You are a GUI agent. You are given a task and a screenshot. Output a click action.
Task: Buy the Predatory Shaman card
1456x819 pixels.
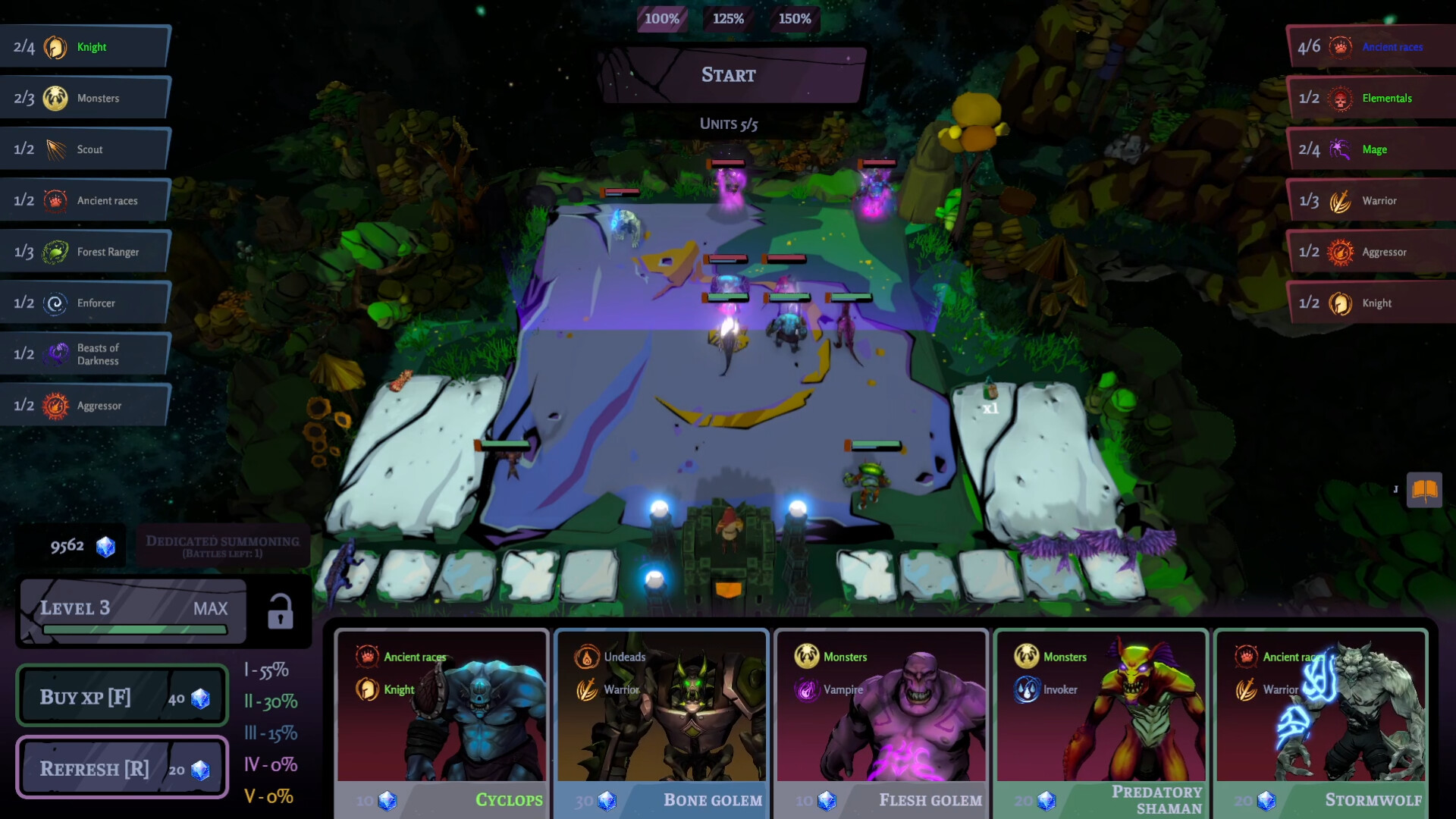1101,720
